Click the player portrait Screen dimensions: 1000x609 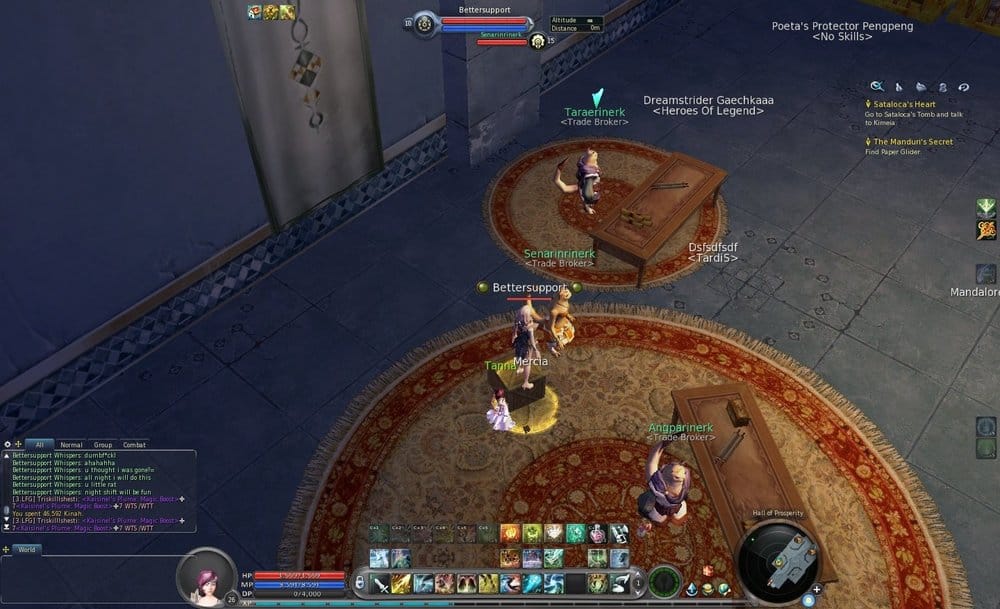point(207,576)
